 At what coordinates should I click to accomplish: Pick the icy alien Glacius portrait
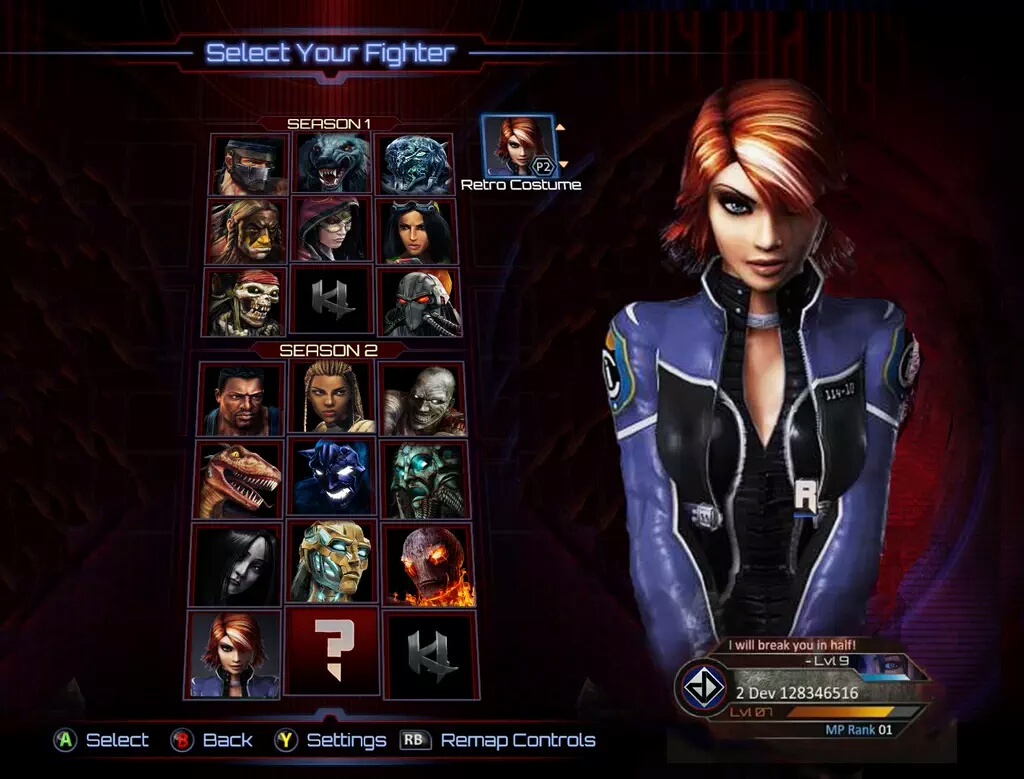[x=416, y=165]
